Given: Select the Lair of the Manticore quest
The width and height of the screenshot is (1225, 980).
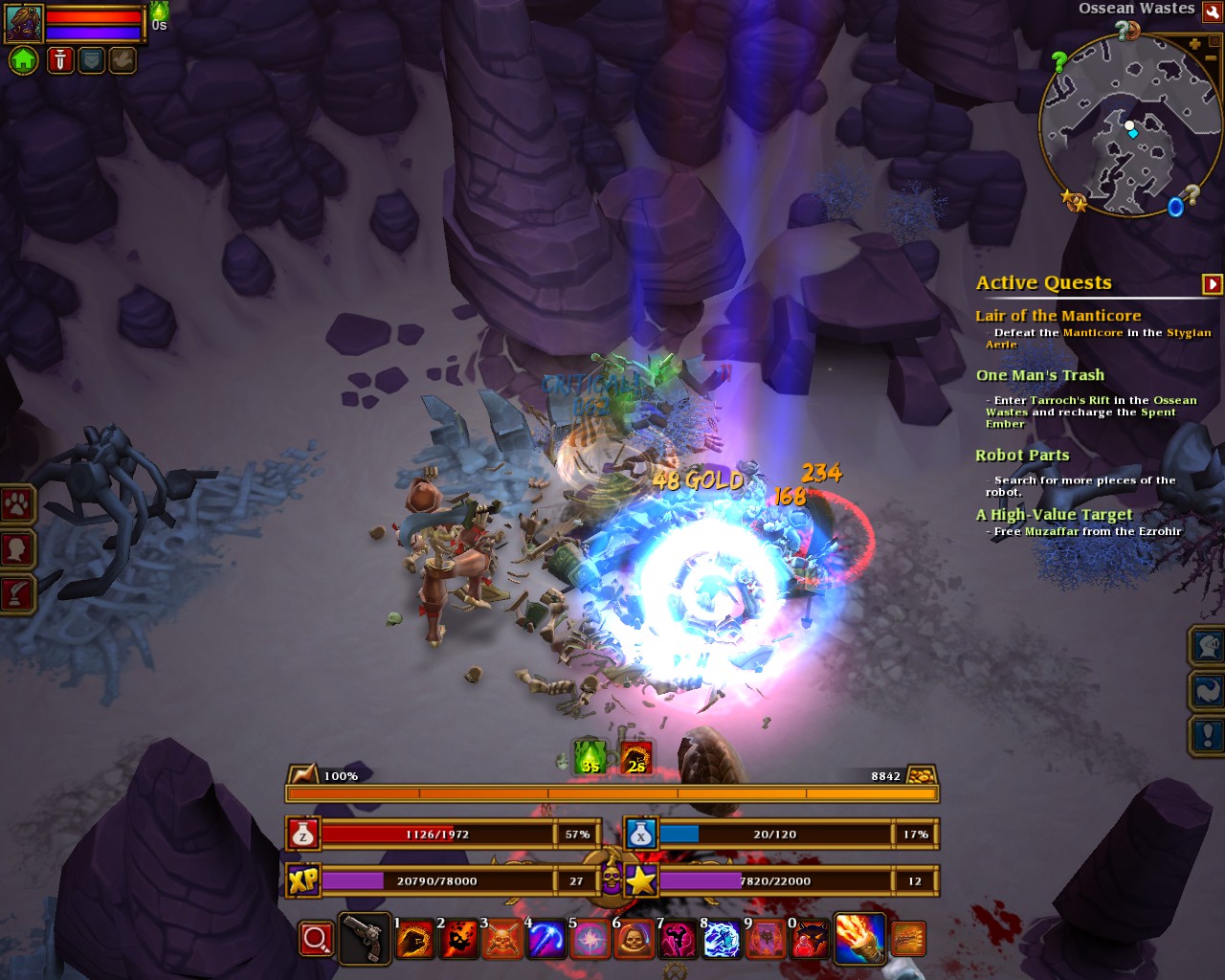Looking at the screenshot, I should [1058, 316].
